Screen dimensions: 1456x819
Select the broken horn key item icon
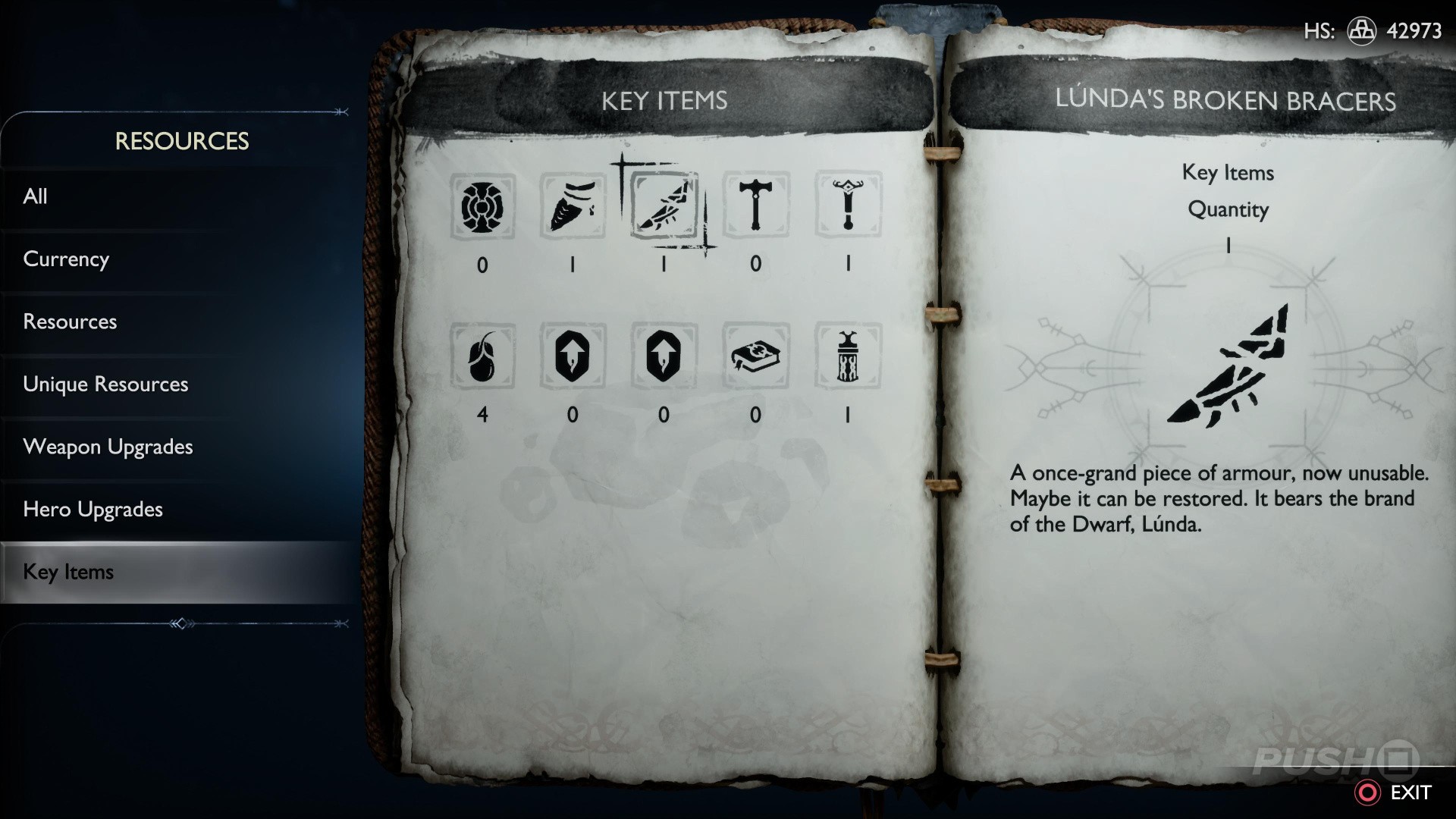[574, 206]
